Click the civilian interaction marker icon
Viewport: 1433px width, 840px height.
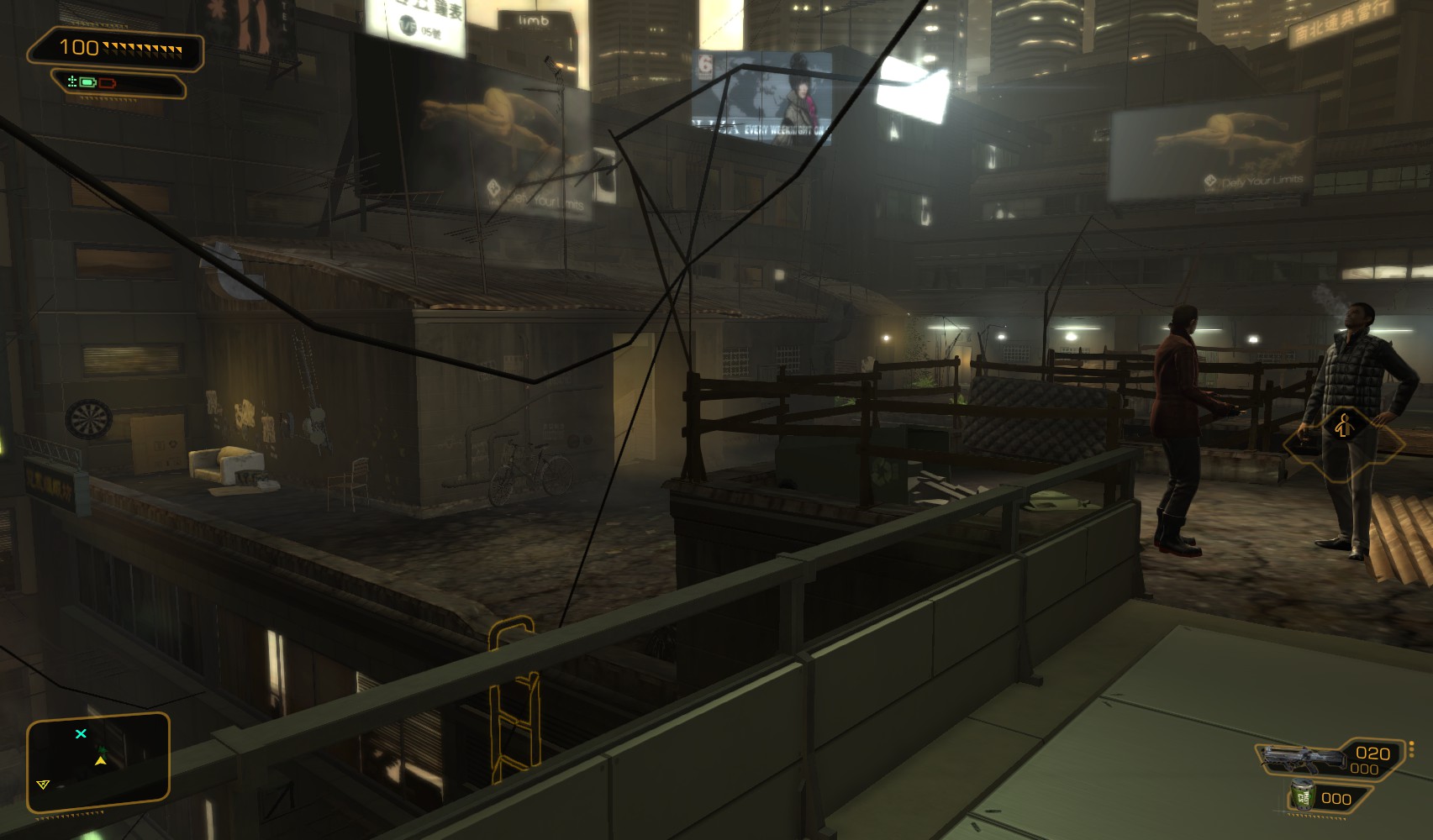click(1342, 427)
